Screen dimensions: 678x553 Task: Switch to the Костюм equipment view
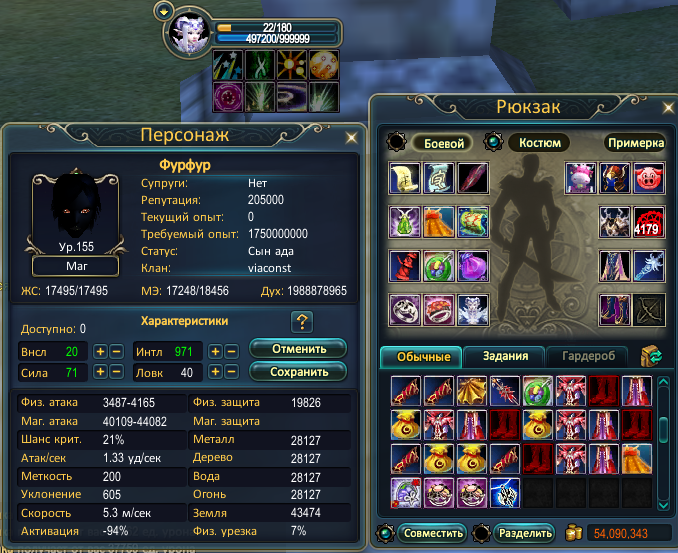(x=540, y=143)
